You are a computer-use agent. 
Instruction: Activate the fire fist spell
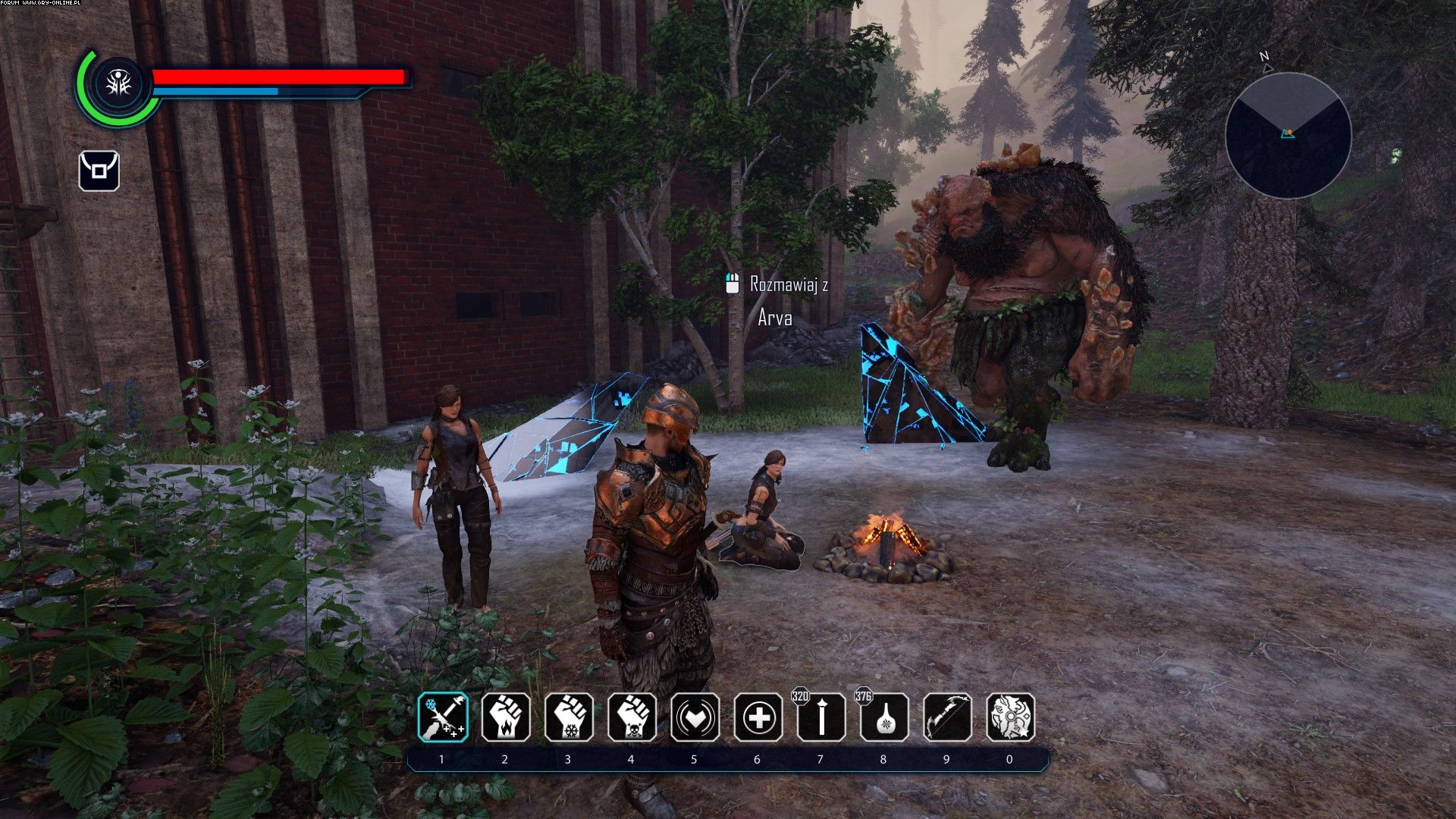pos(506,717)
